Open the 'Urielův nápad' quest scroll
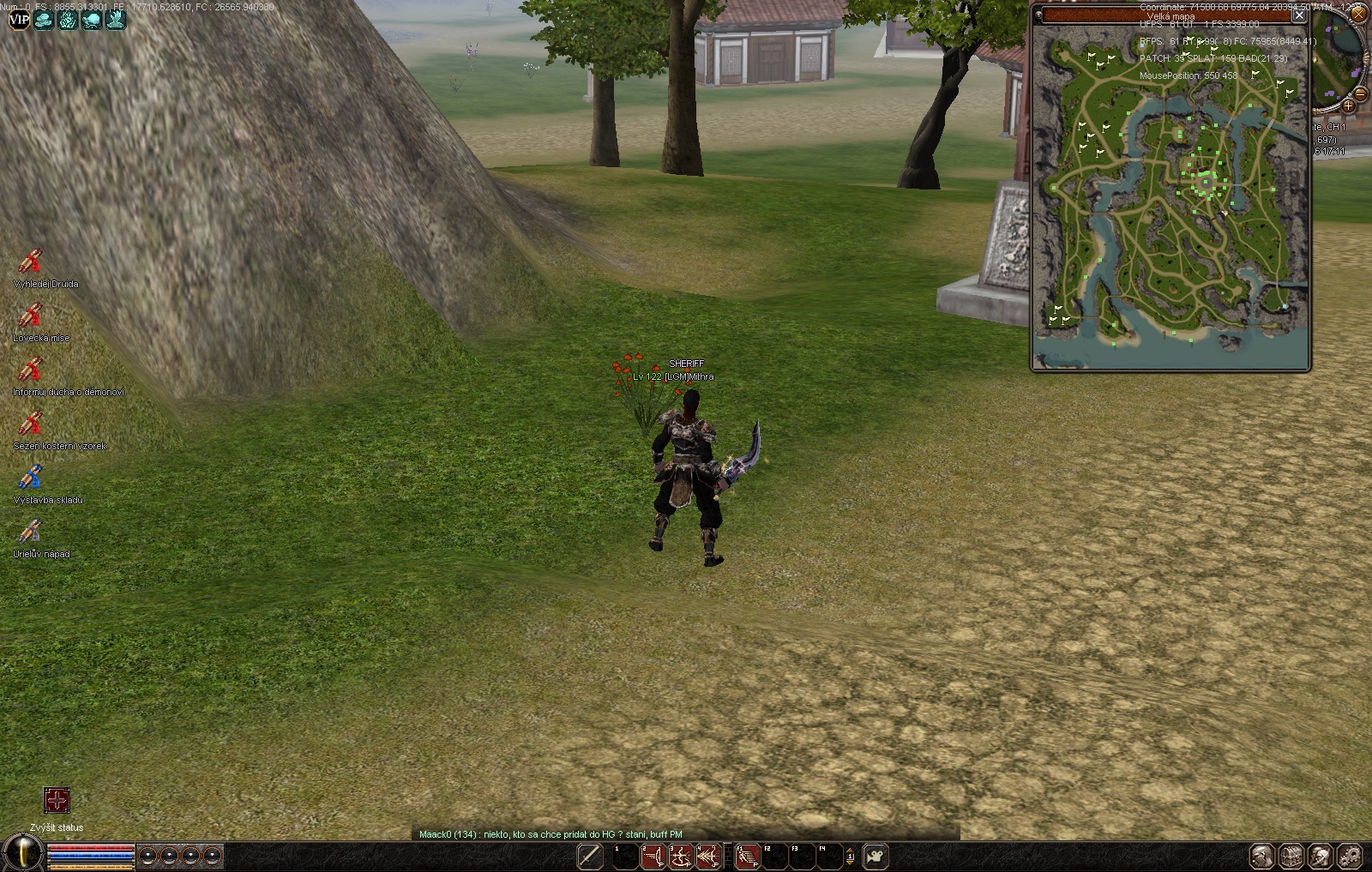 click(x=31, y=532)
